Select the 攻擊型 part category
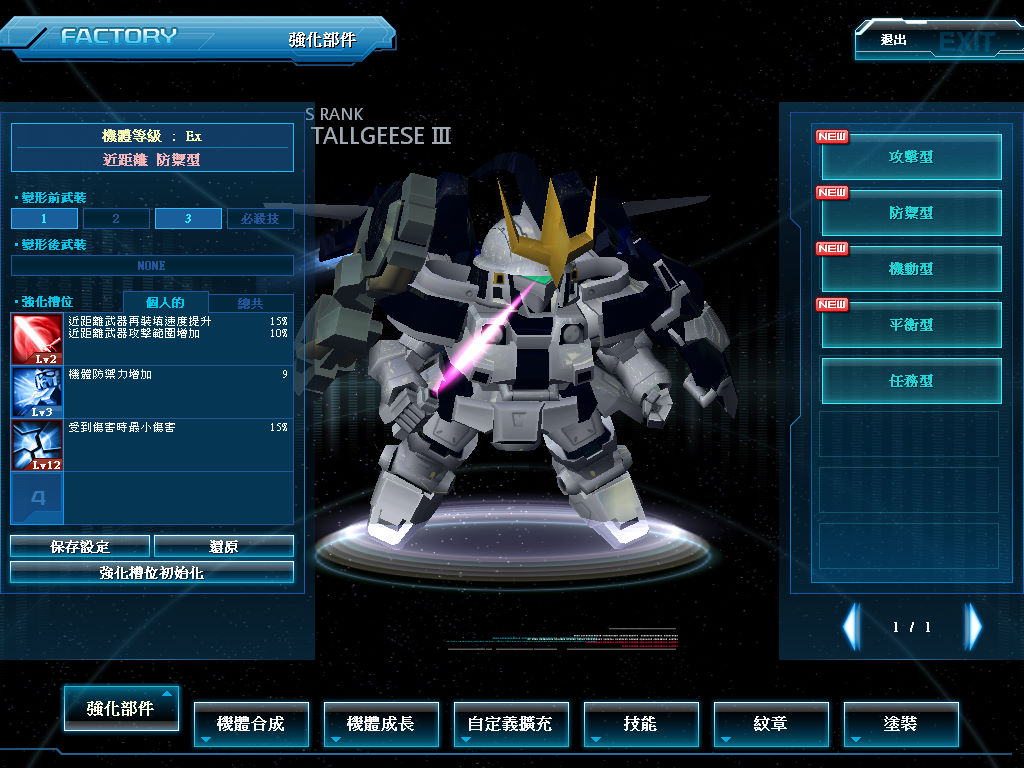1024x768 pixels. click(x=911, y=157)
